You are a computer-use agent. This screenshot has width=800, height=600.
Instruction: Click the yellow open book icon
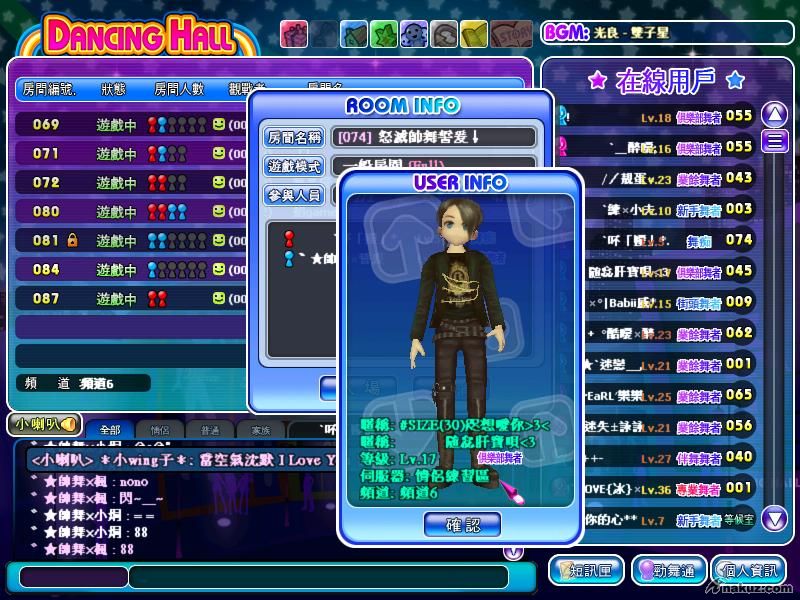pyautogui.click(x=475, y=35)
